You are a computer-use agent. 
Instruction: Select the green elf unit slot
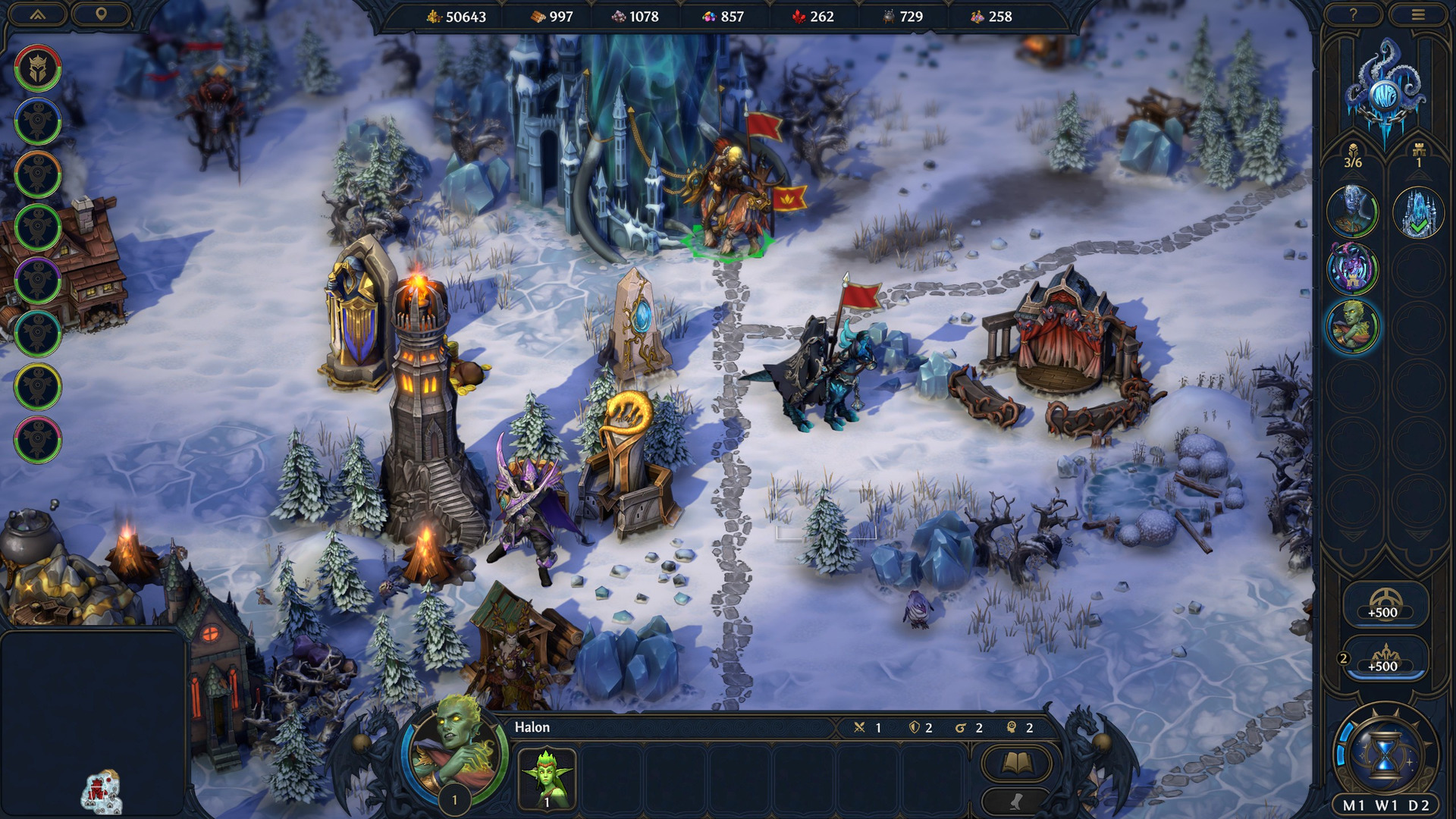tap(547, 778)
